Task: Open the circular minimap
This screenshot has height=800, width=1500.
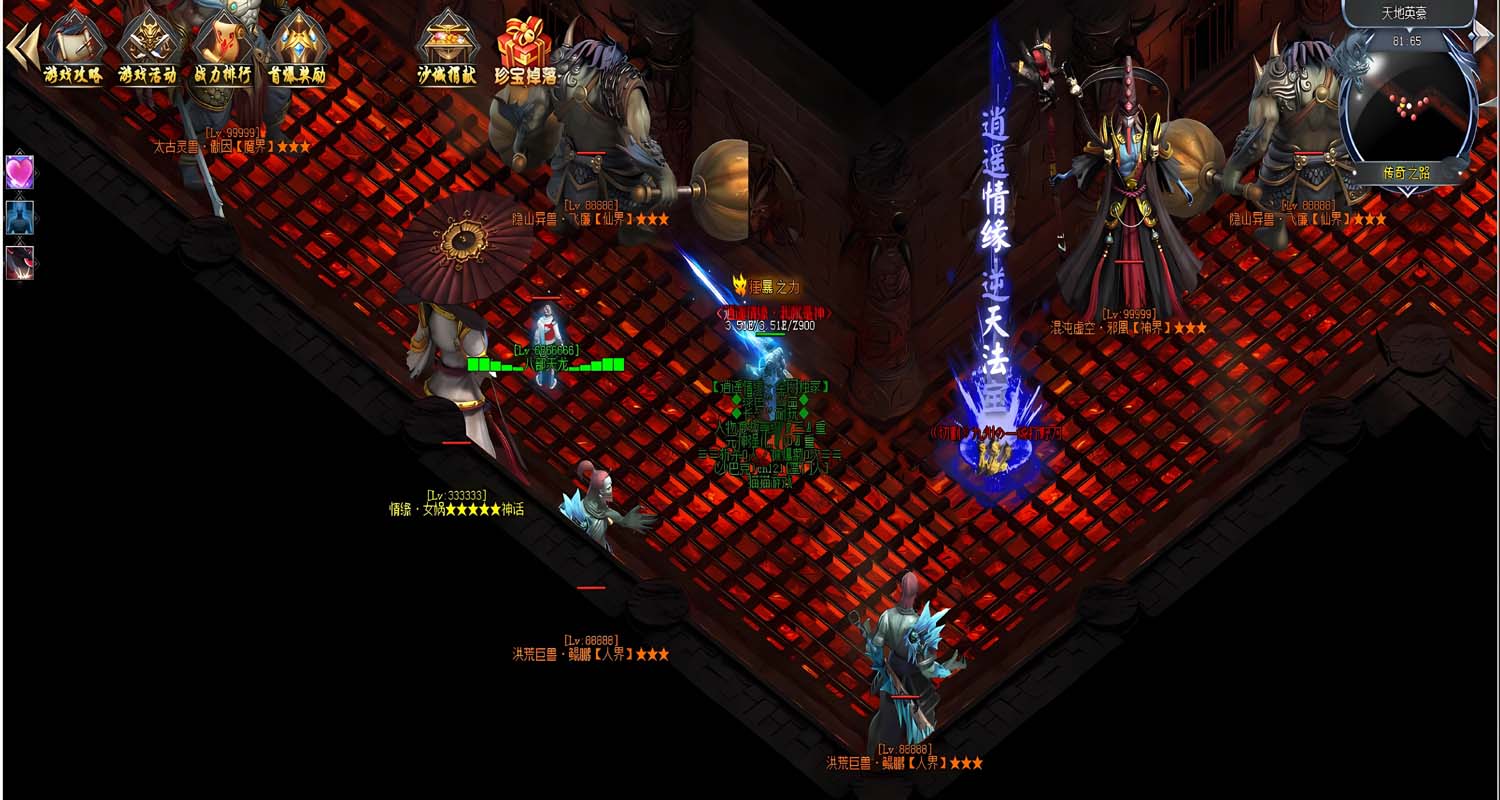Action: click(x=1408, y=100)
